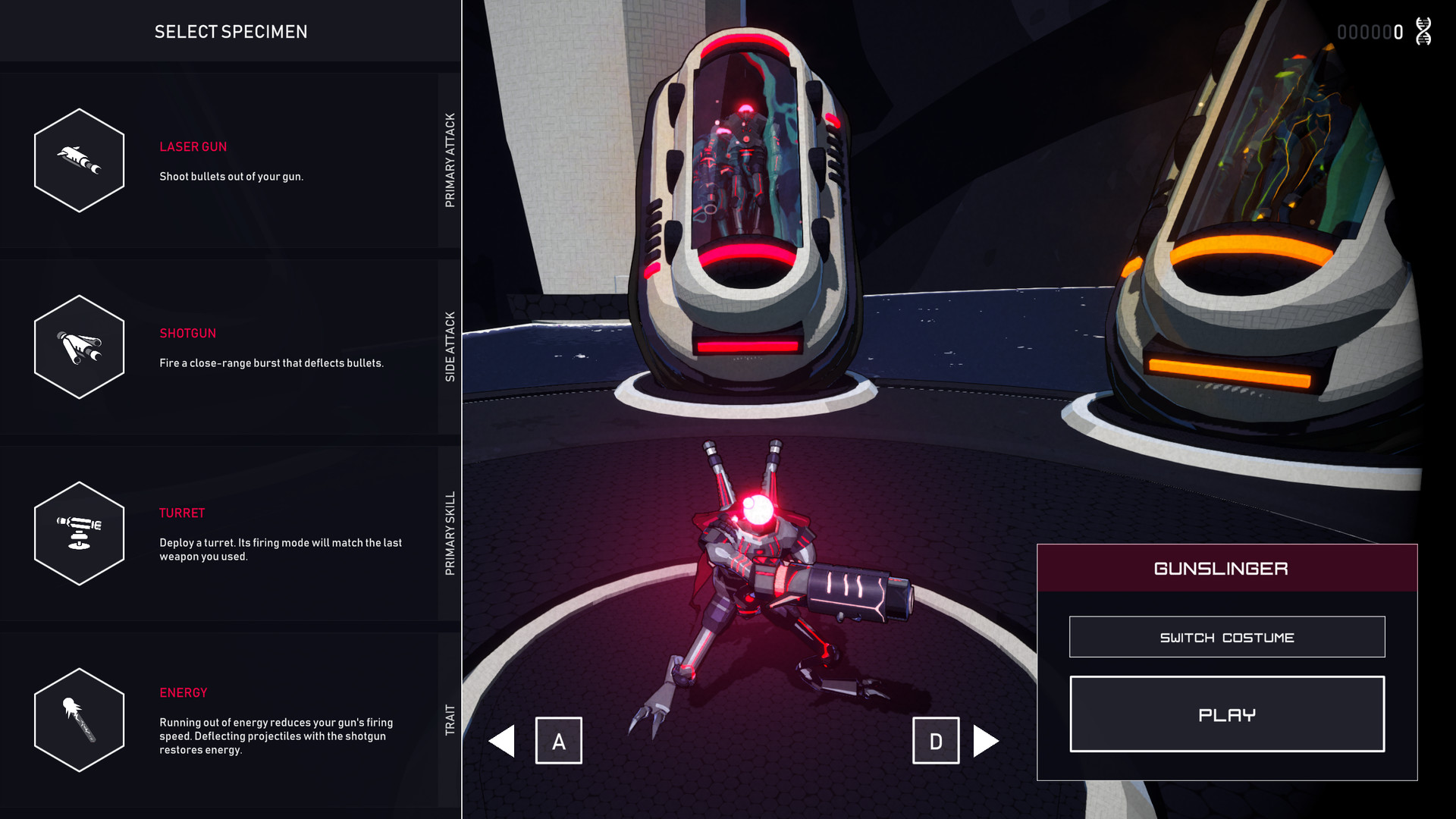Click Switch Costume
The image size is (1456, 819).
[1226, 637]
